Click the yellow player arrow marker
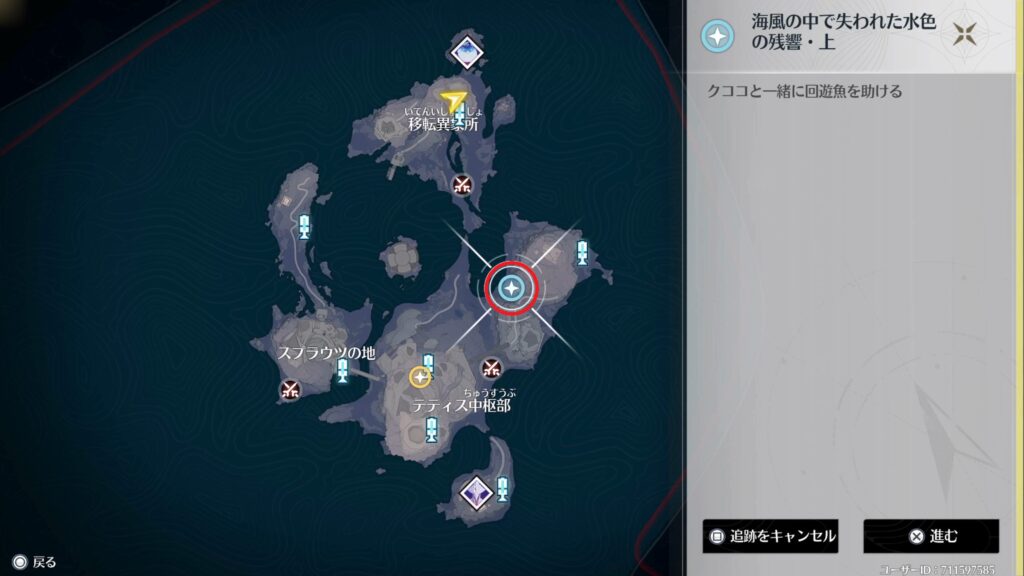Image resolution: width=1024 pixels, height=576 pixels. click(455, 100)
